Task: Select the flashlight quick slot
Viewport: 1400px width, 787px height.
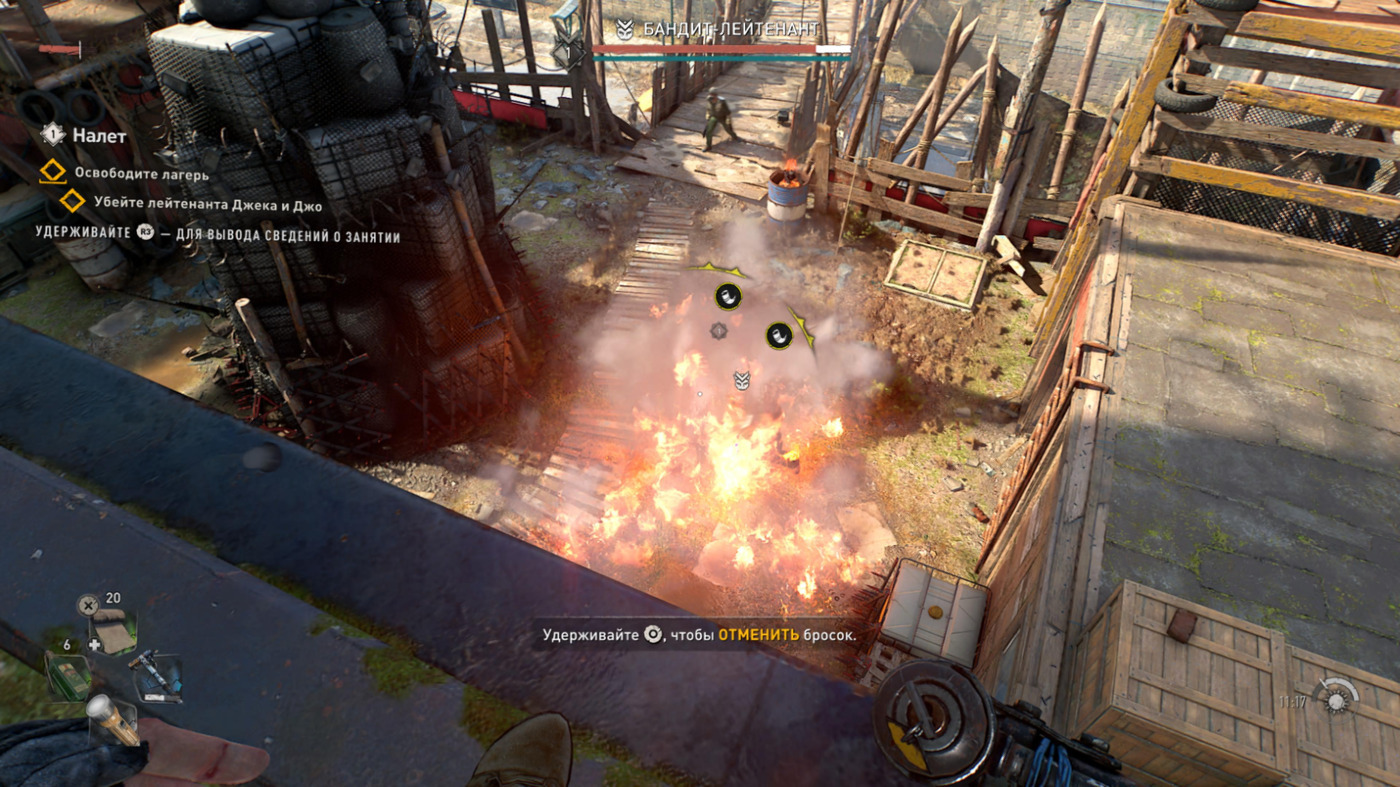Action: [110, 717]
